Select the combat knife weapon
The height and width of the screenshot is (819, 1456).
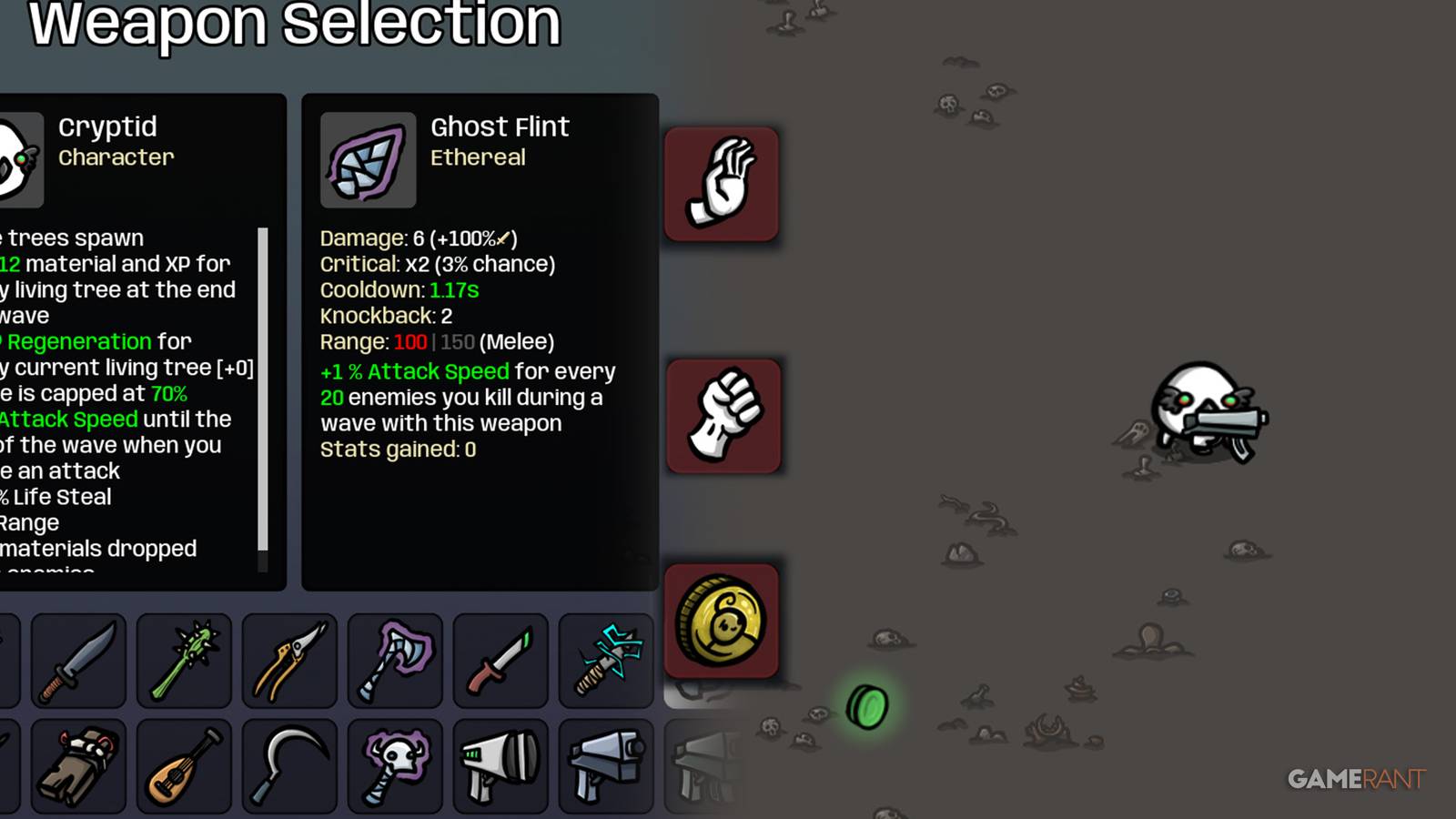[77, 661]
